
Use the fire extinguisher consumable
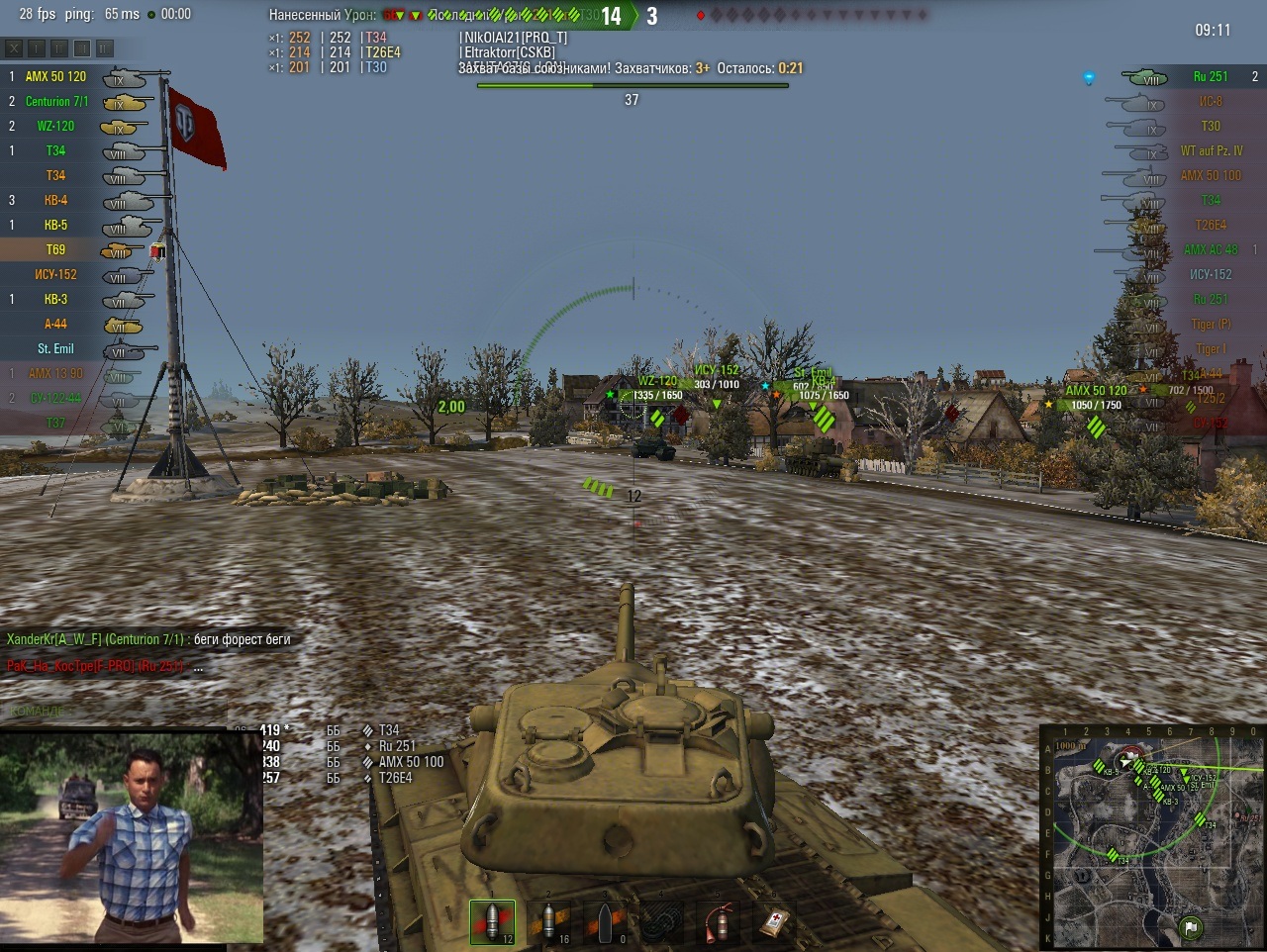(x=718, y=922)
